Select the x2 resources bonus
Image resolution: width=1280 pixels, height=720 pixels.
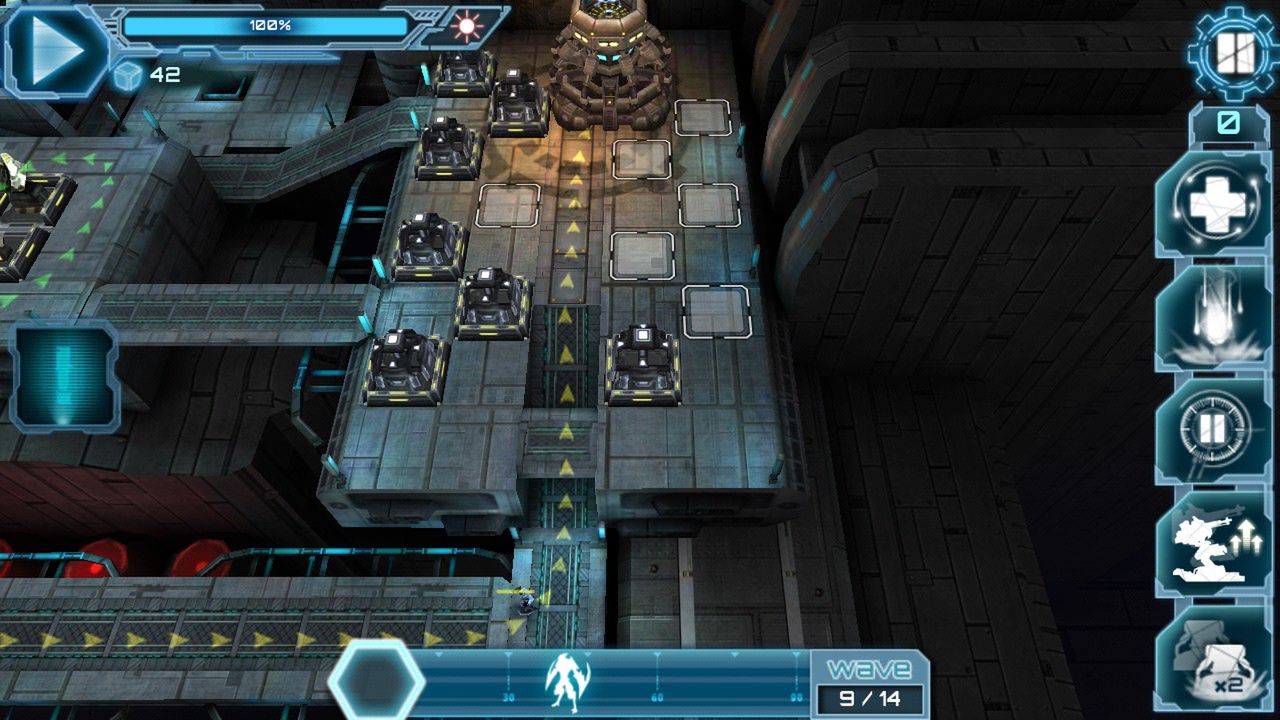click(1213, 657)
